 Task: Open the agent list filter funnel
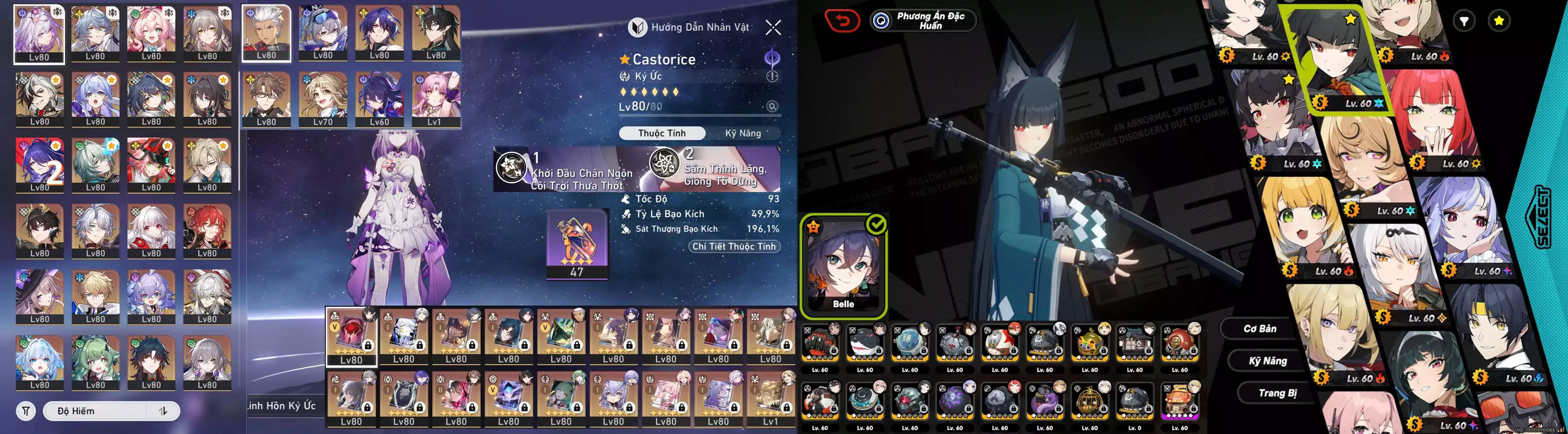[1464, 21]
